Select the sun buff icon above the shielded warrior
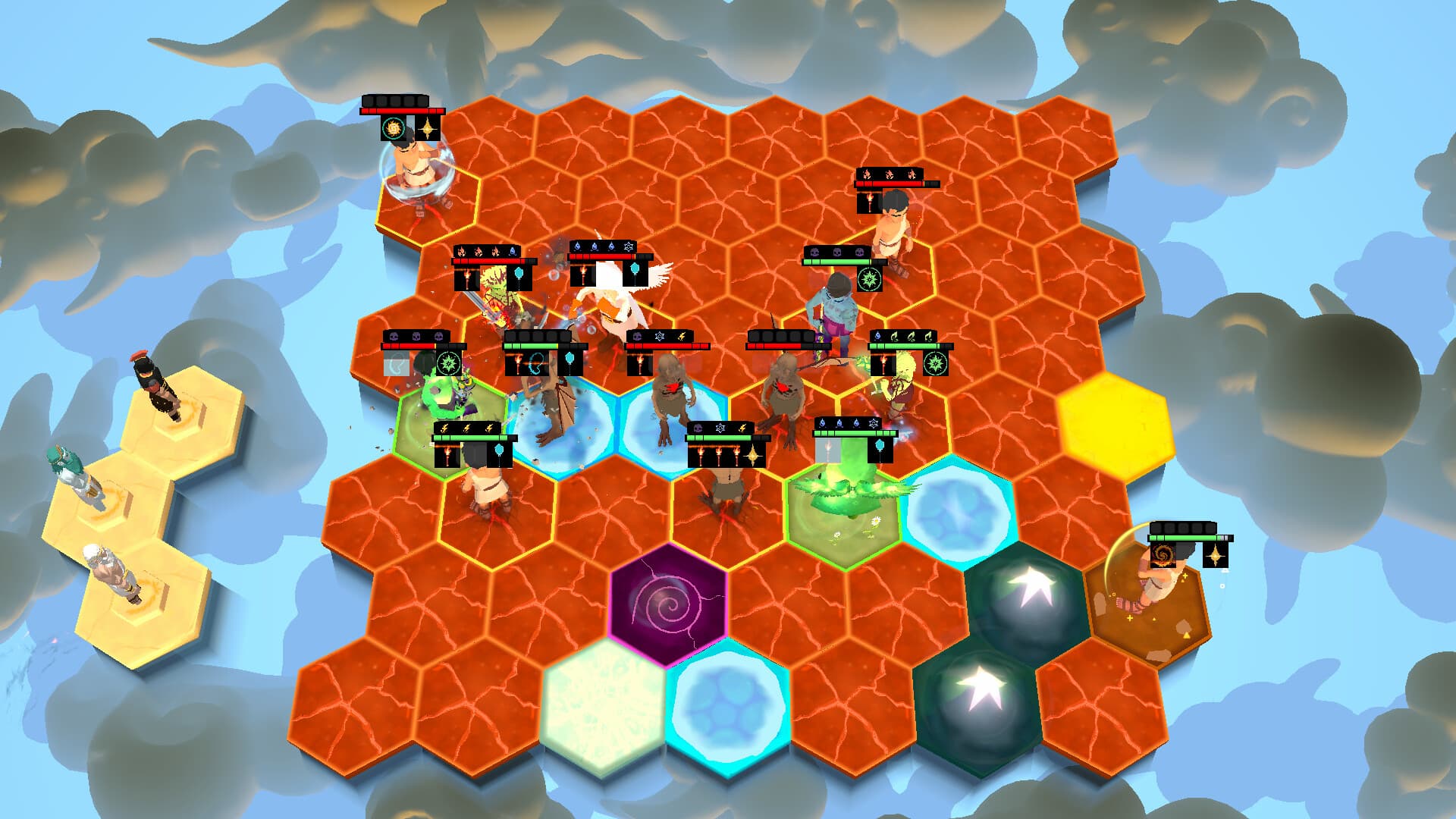Viewport: 1456px width, 819px height. pos(394,129)
